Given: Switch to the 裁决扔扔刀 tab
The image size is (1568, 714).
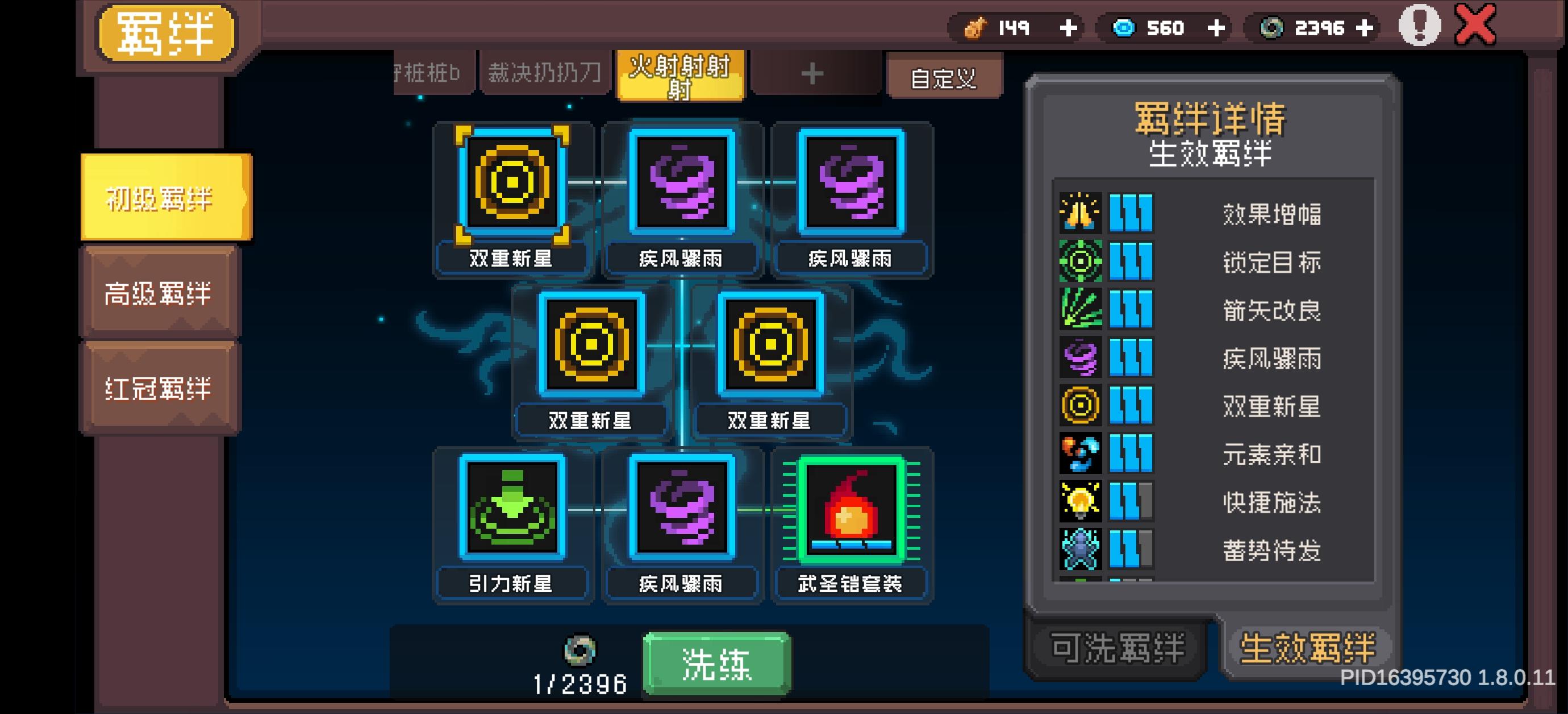Looking at the screenshot, I should pyautogui.click(x=544, y=72).
